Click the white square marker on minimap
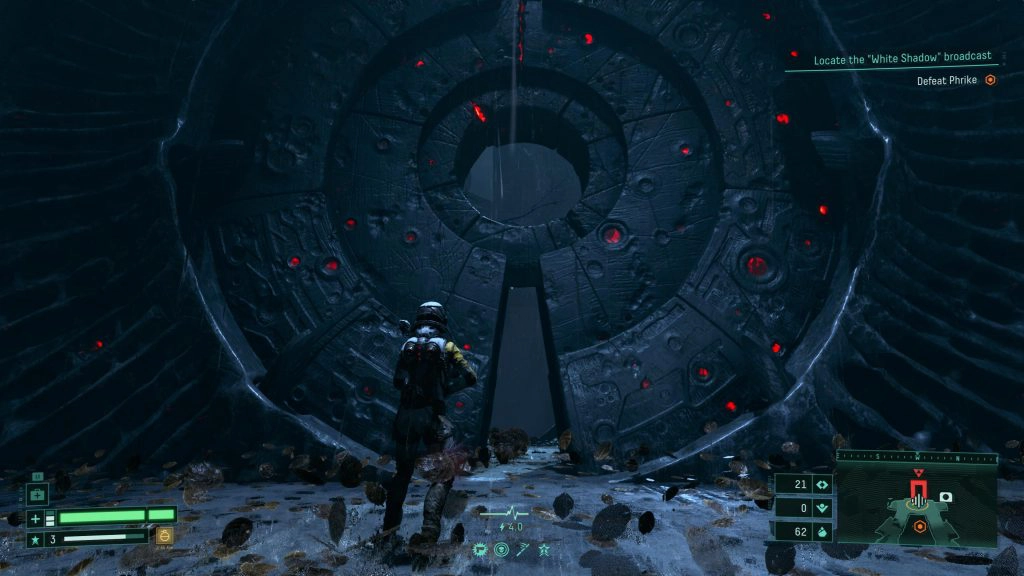1024x576 pixels. 945,497
